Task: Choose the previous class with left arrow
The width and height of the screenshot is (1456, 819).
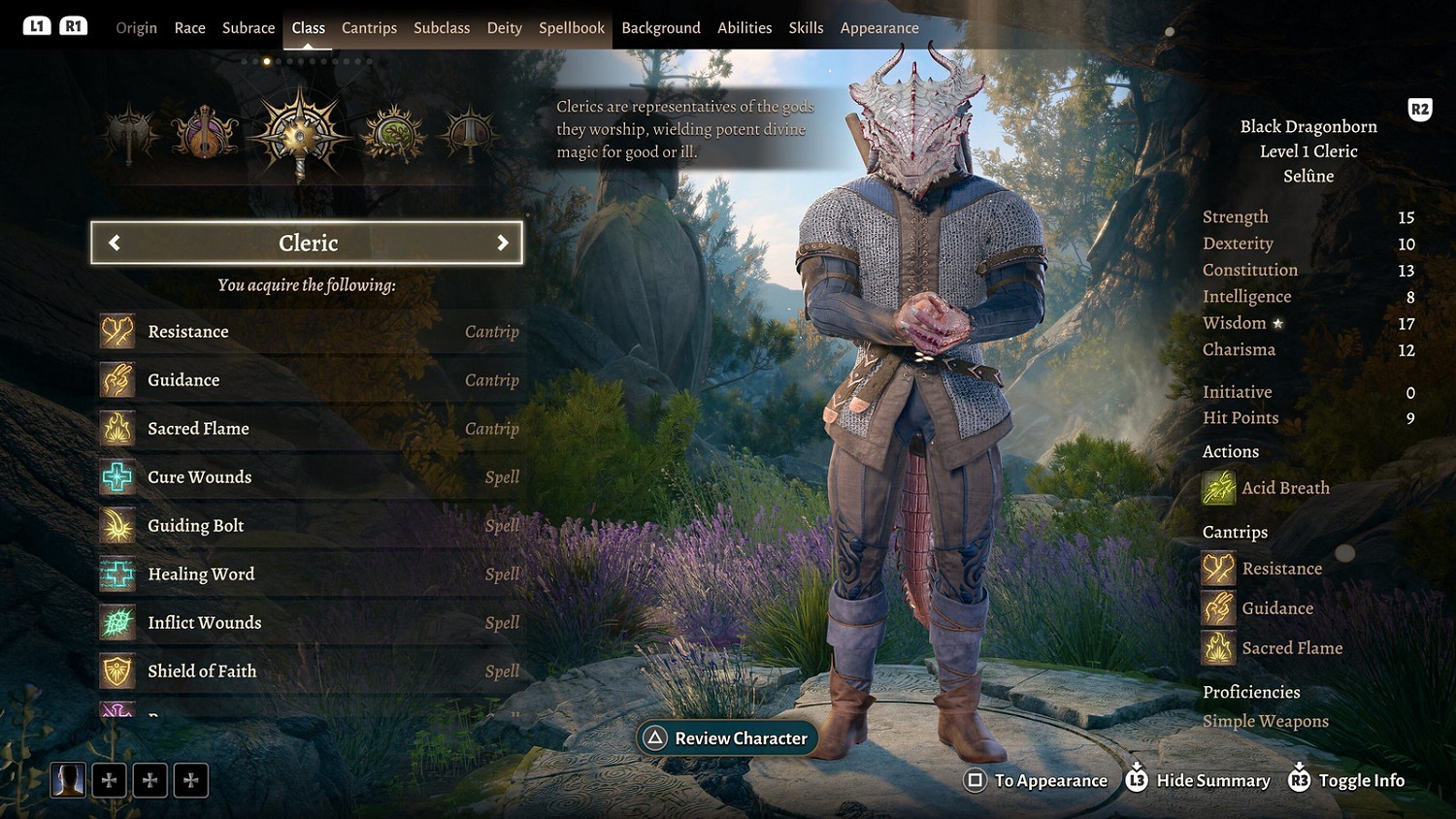Action: (115, 243)
